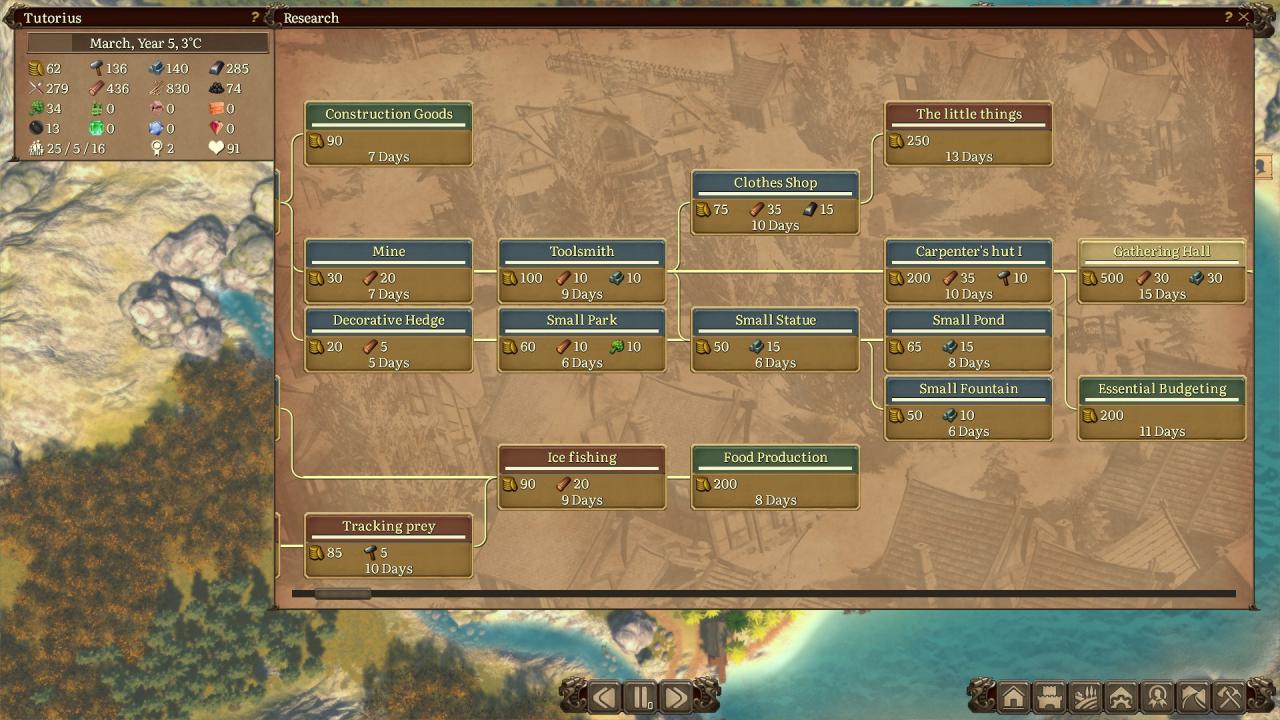
Task: Choose Carpenter's hut I research
Action: pyautogui.click(x=968, y=271)
